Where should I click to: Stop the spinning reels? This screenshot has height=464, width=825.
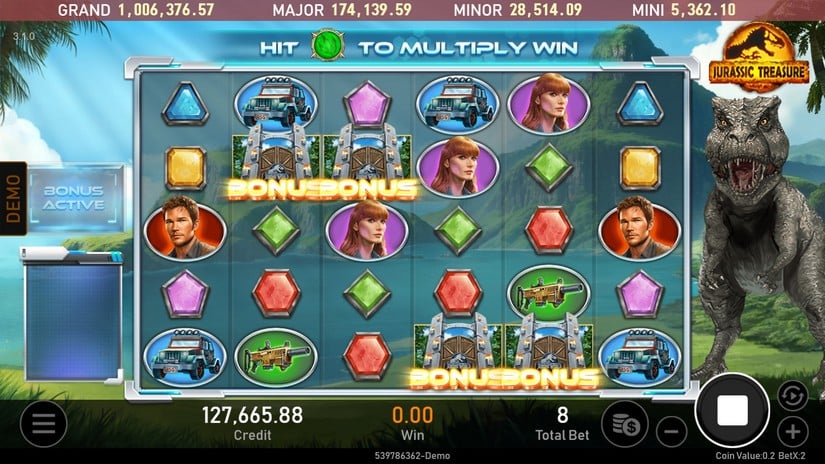[733, 410]
